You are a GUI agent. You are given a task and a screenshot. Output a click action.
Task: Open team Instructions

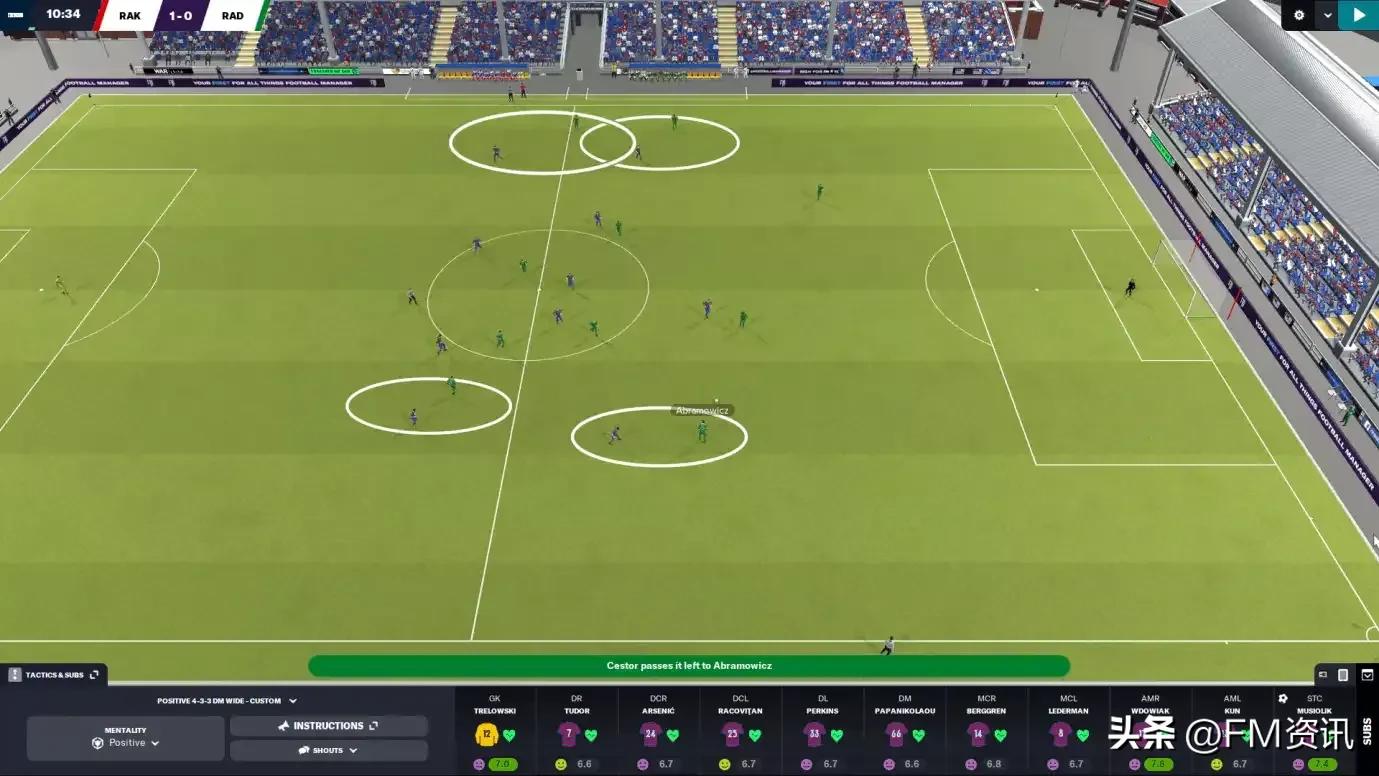coord(328,726)
